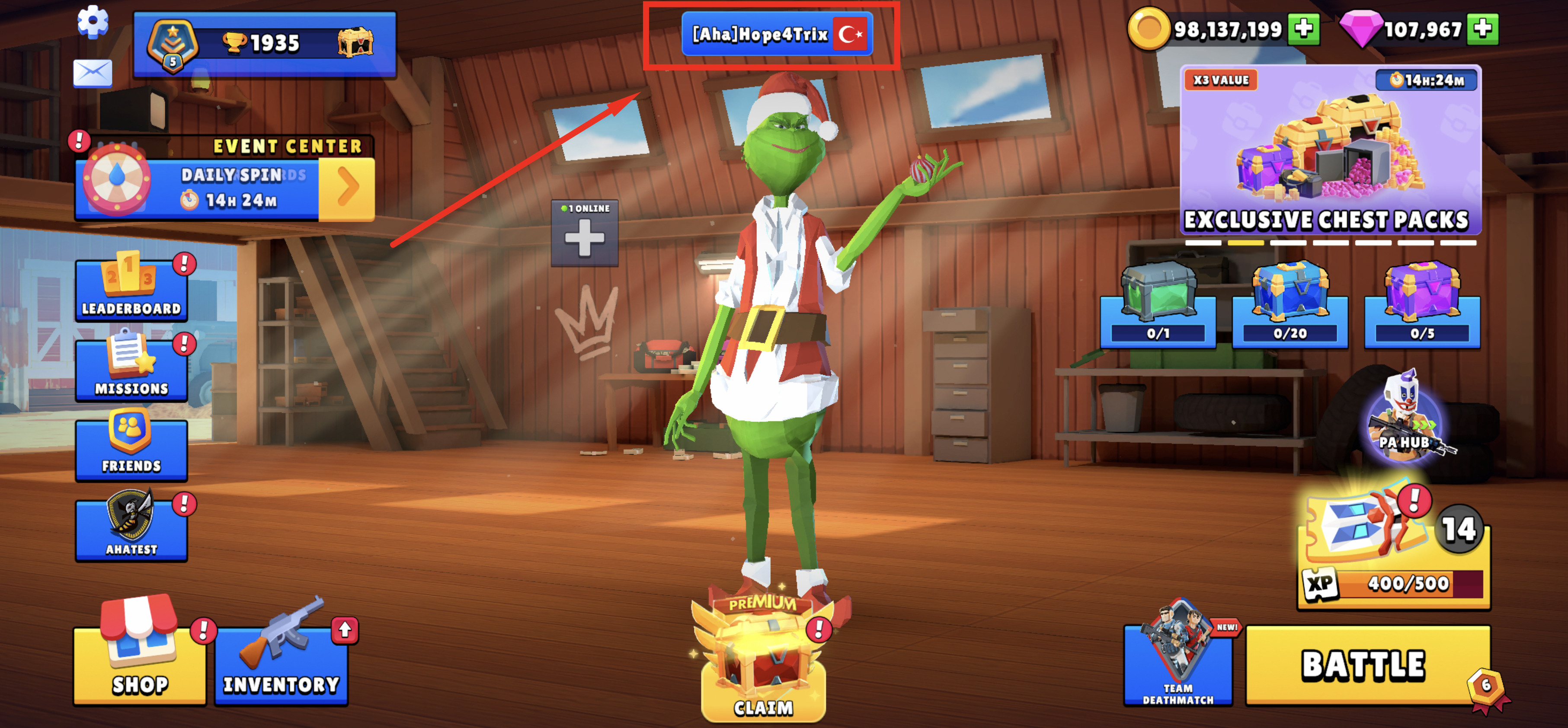This screenshot has width=1568, height=728.
Task: Add more pink gems with plus button
Action: 1482,29
